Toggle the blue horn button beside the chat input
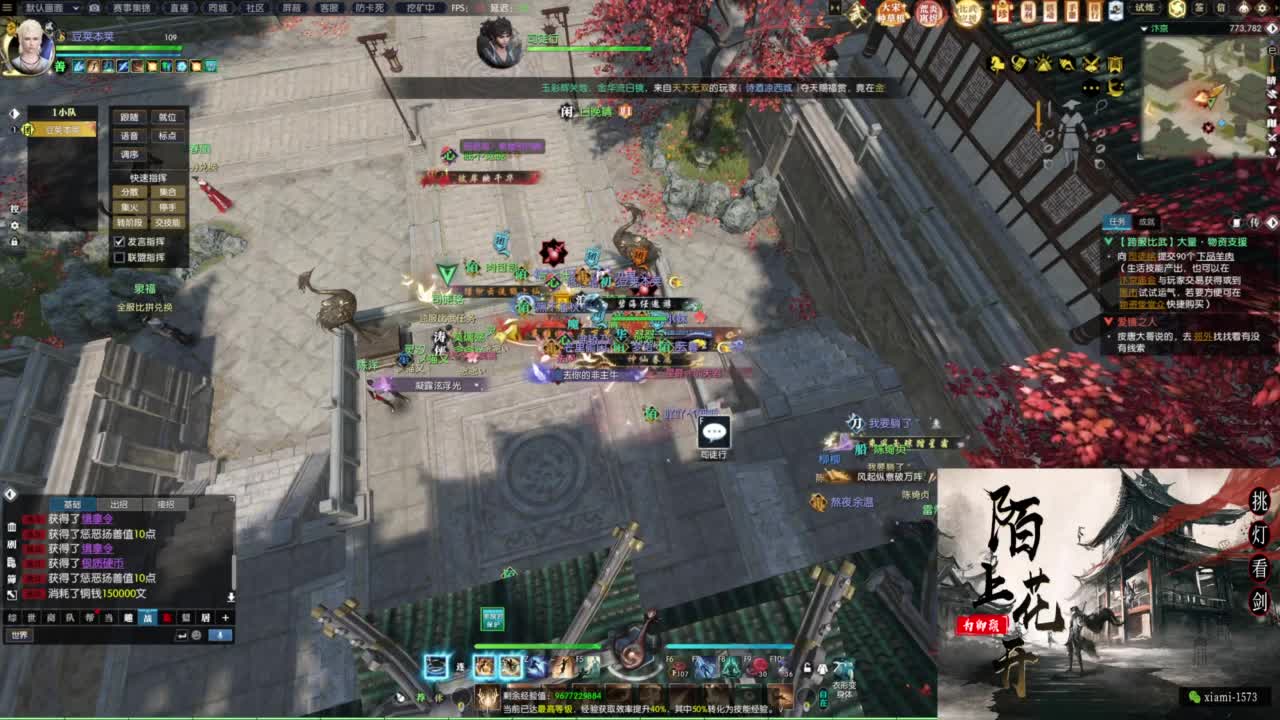The height and width of the screenshot is (720, 1280). point(221,634)
